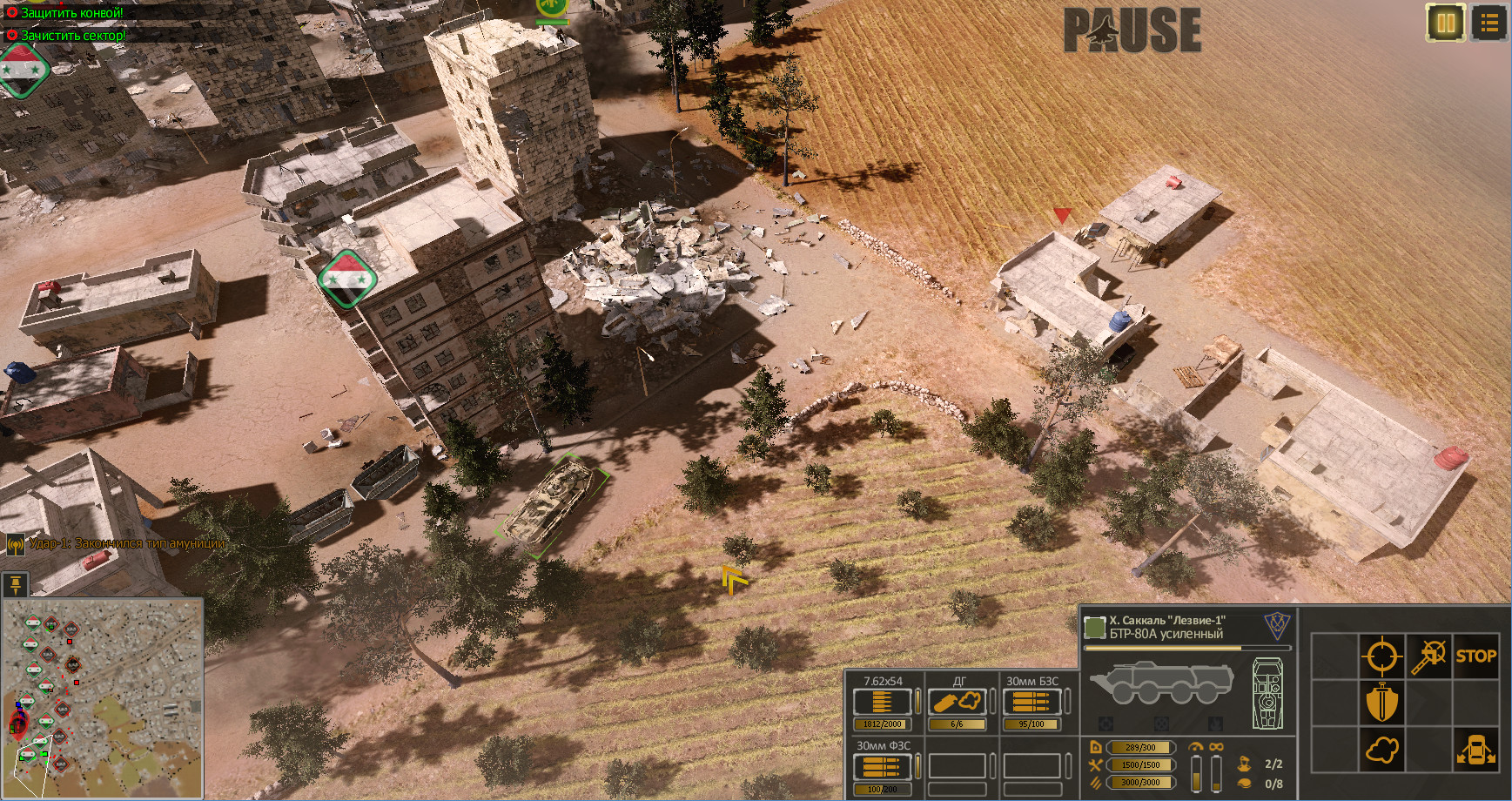The image size is (1512, 801).
Task: Select the 7.62x54 ammo belt slot
Action: (882, 701)
